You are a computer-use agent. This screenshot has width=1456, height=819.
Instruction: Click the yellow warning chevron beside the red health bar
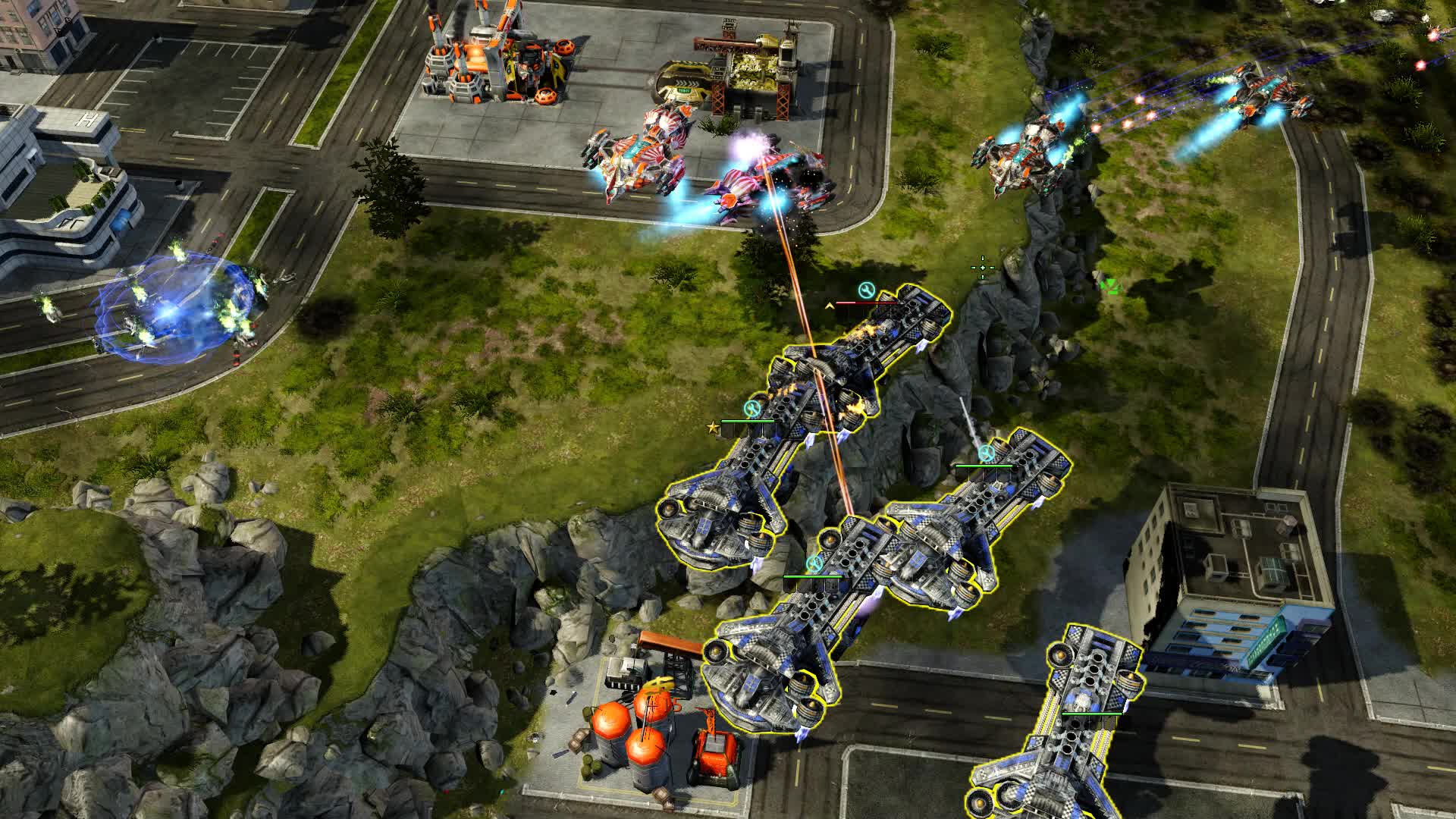(x=829, y=306)
